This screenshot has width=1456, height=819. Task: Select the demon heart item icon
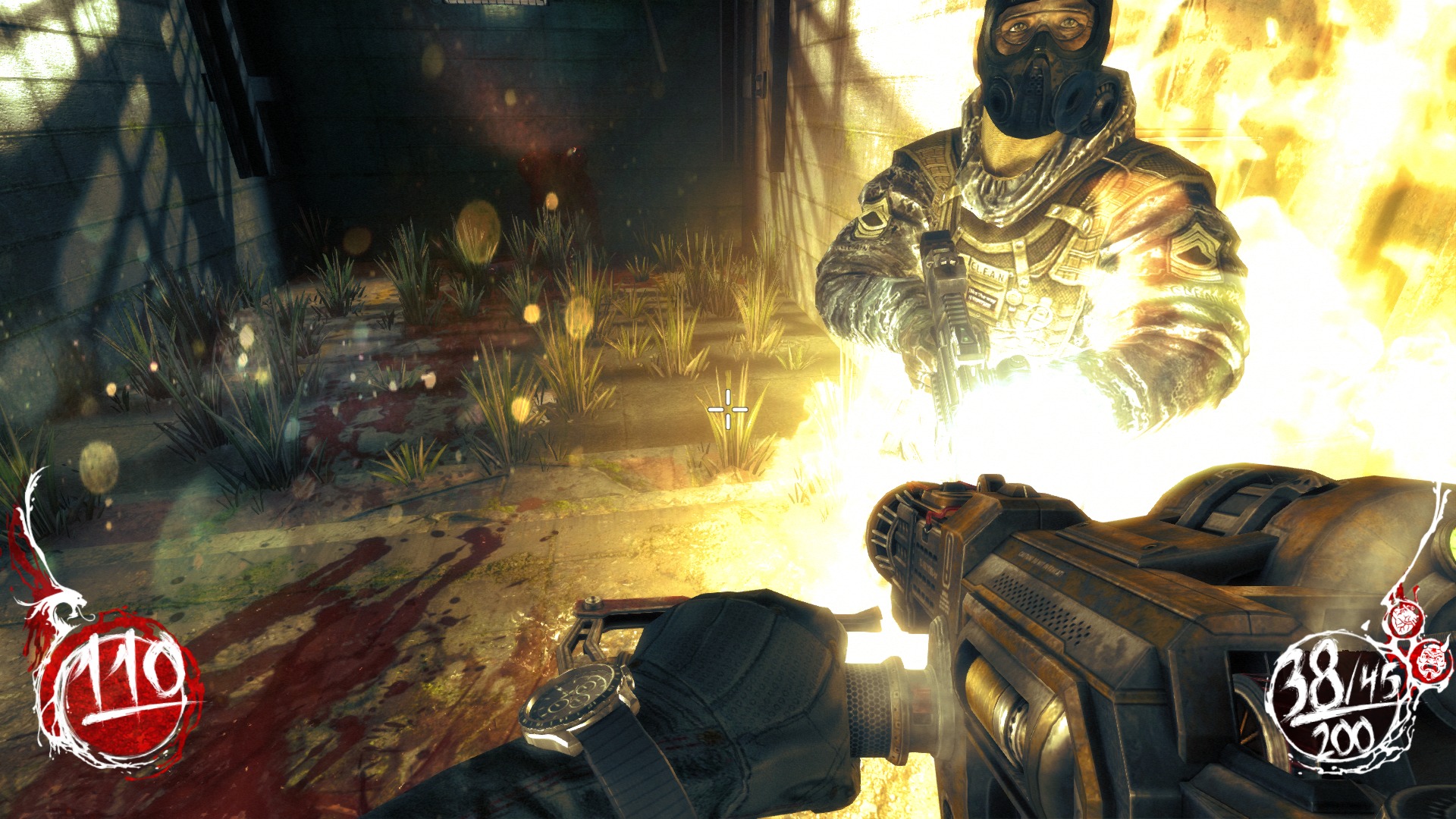pos(1405,618)
